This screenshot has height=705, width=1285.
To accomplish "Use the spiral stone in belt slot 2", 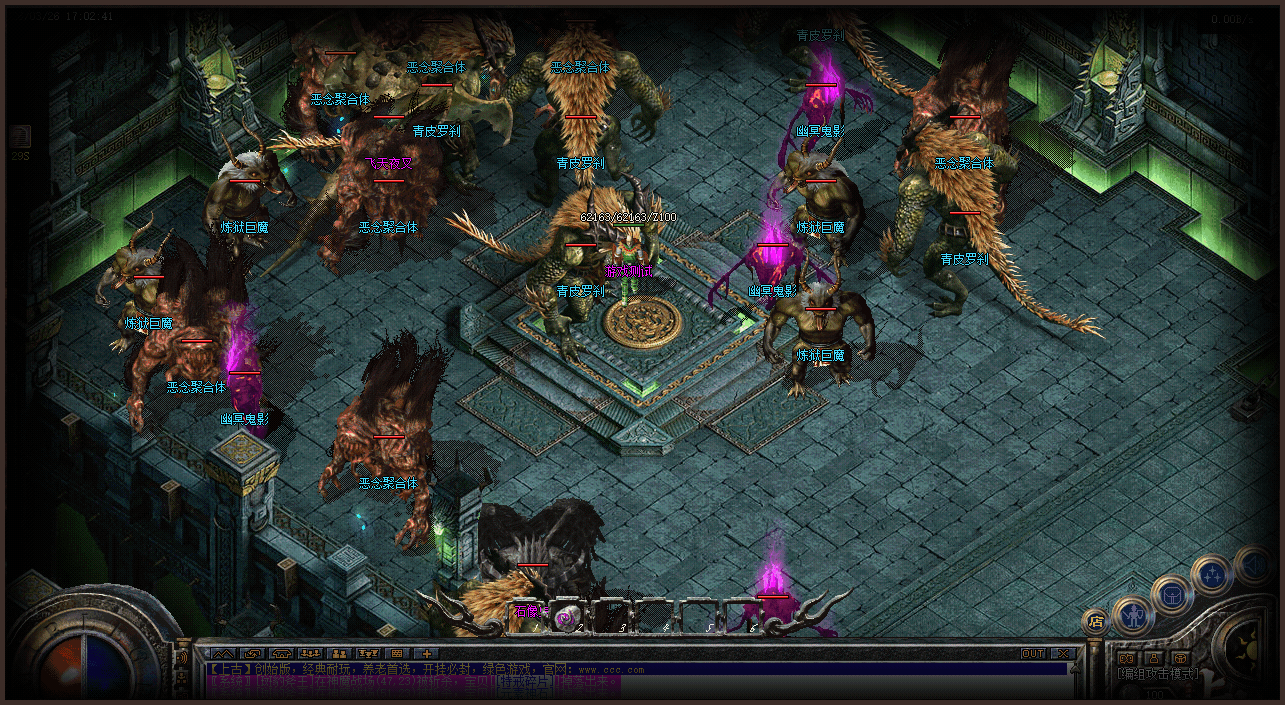I will (566, 619).
